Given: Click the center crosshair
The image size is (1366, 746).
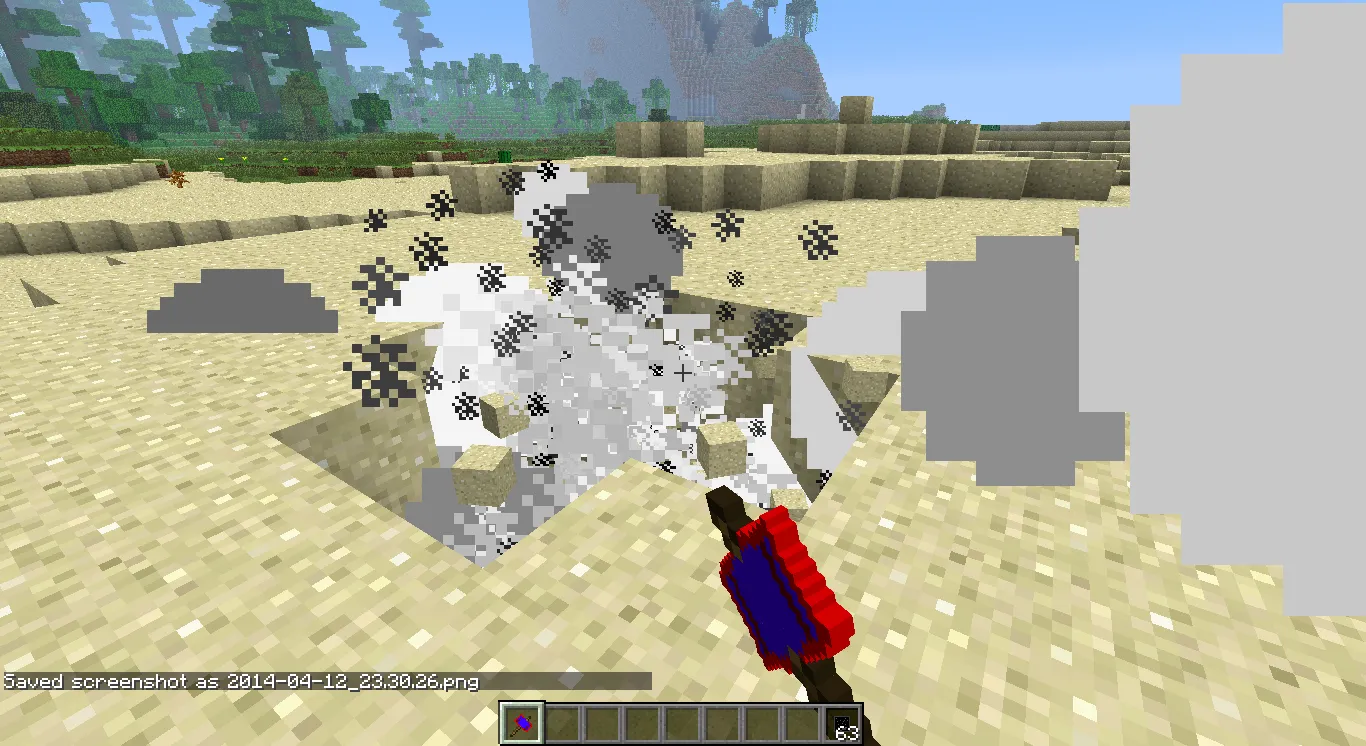Looking at the screenshot, I should click(x=683, y=373).
